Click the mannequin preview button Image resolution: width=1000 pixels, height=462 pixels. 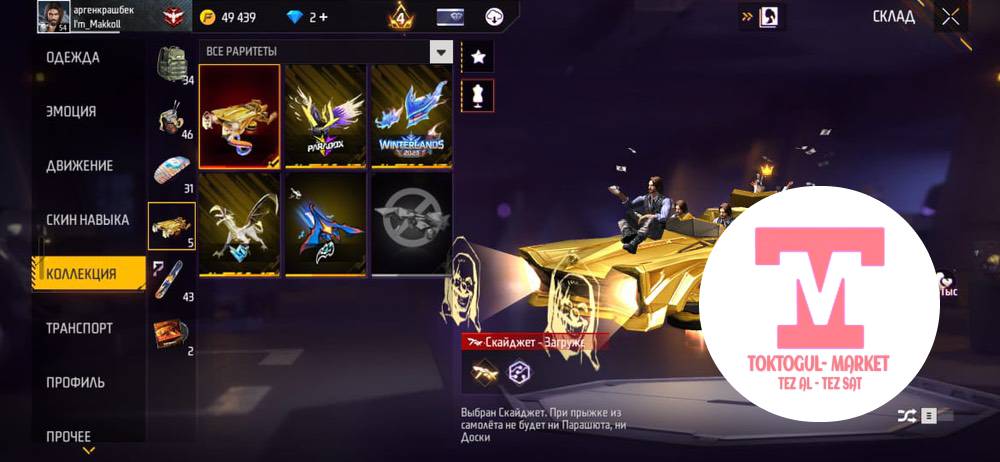[x=478, y=95]
